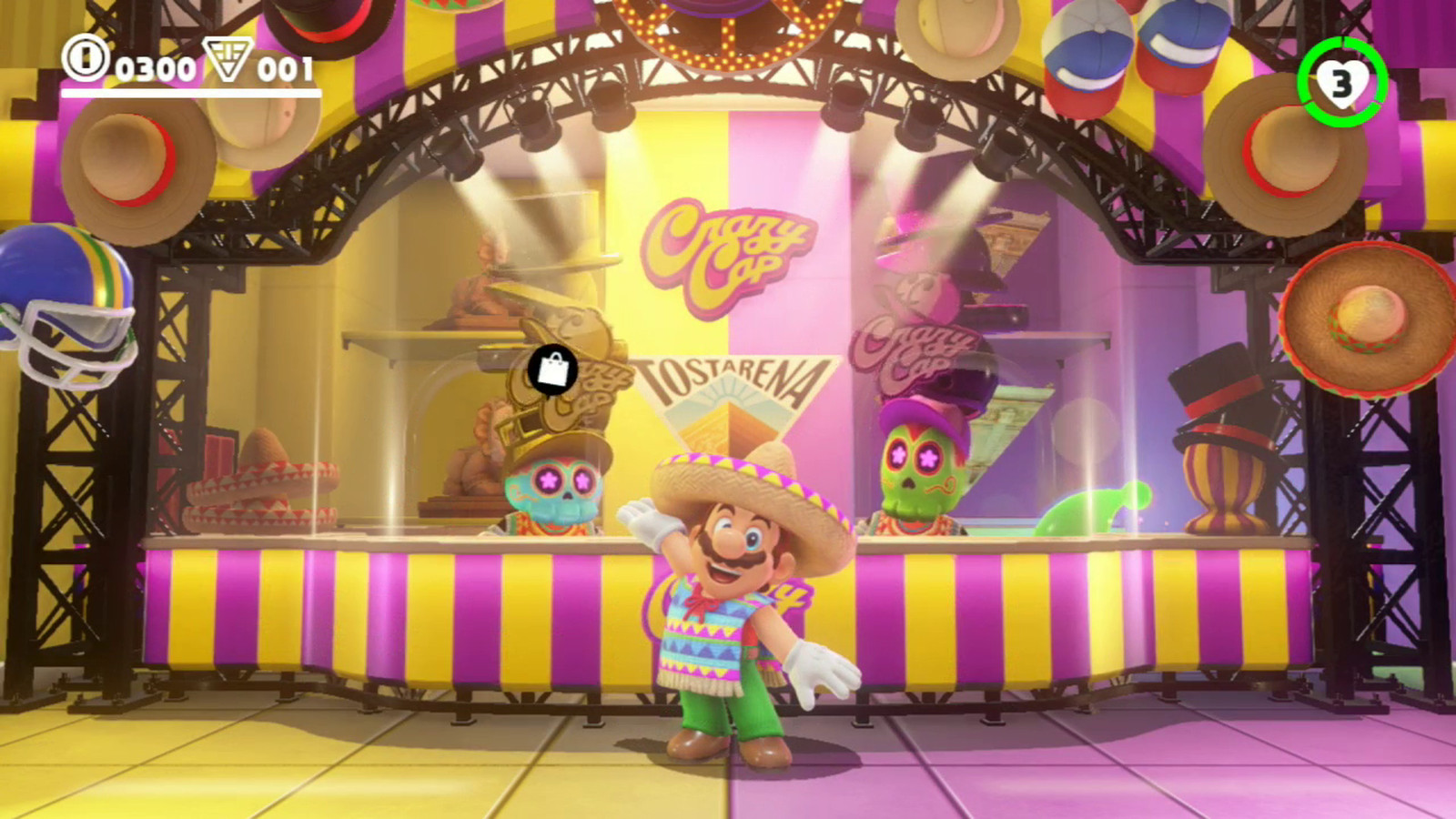Click the shopping bag shop icon

551,369
